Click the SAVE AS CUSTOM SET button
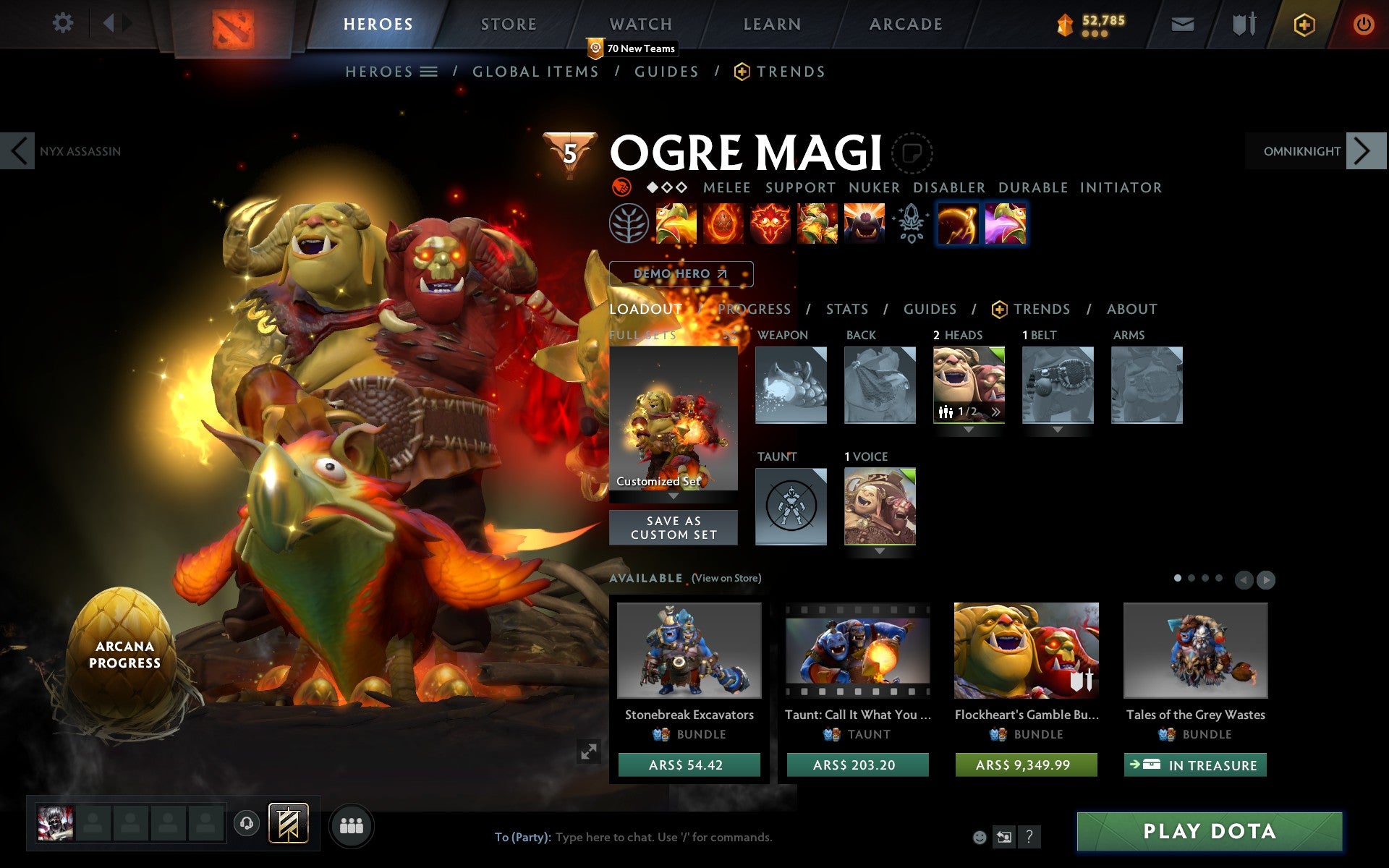 click(x=673, y=527)
